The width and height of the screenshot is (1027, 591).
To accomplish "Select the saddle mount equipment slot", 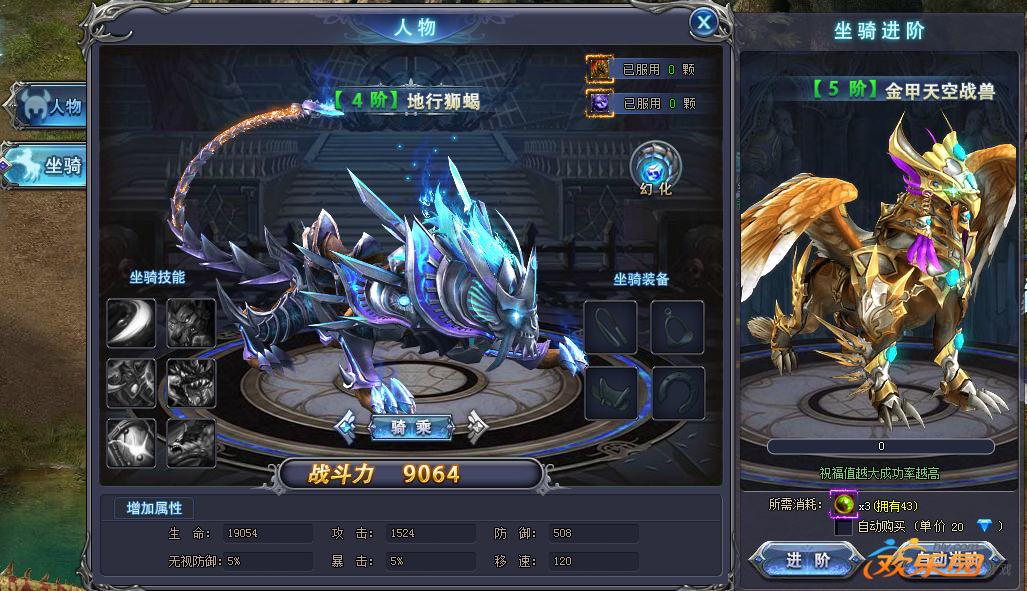I will [611, 393].
